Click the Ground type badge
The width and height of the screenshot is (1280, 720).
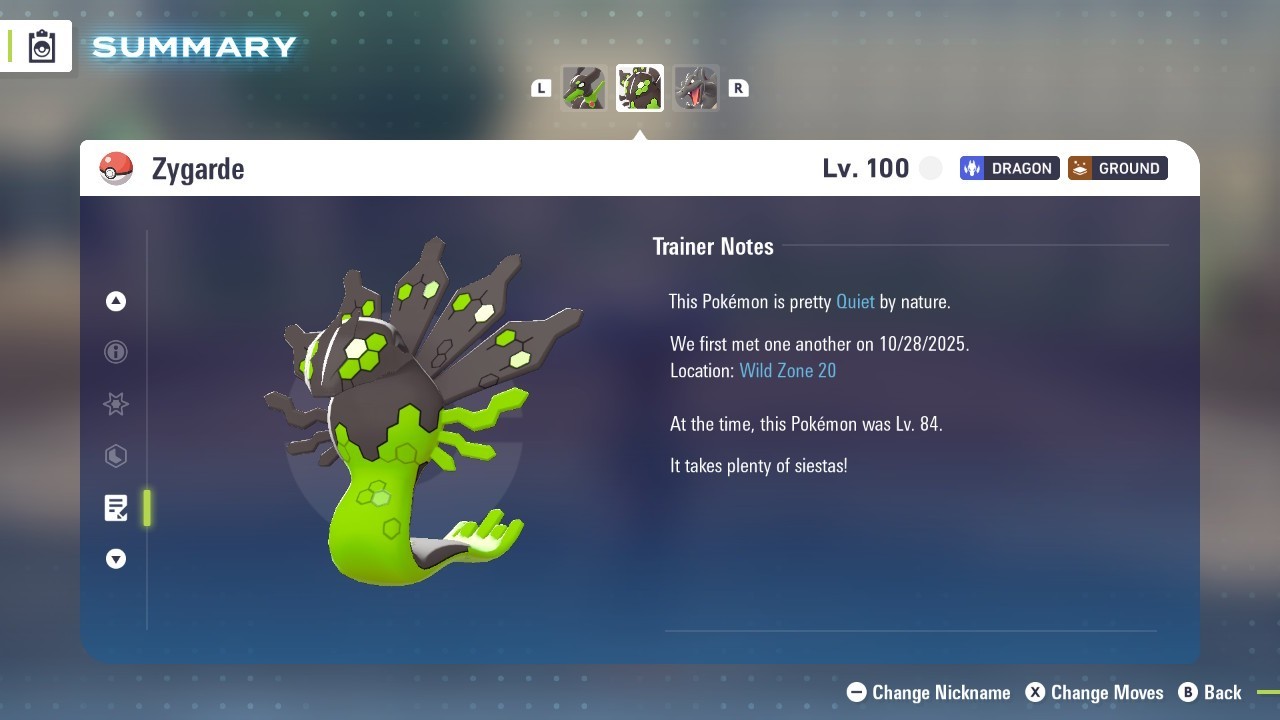(x=1117, y=168)
